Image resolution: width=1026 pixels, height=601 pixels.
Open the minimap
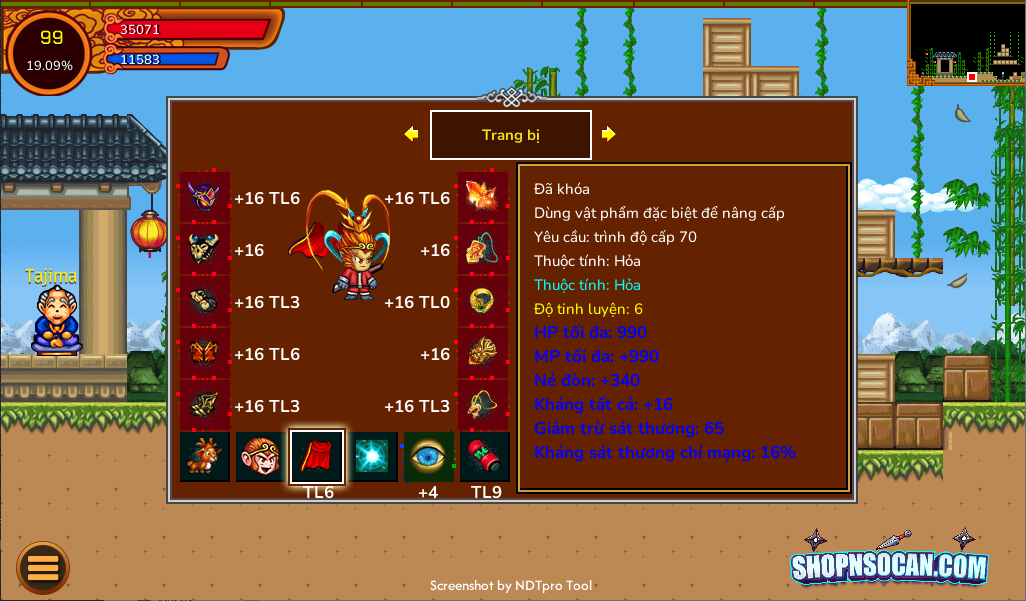tap(965, 43)
